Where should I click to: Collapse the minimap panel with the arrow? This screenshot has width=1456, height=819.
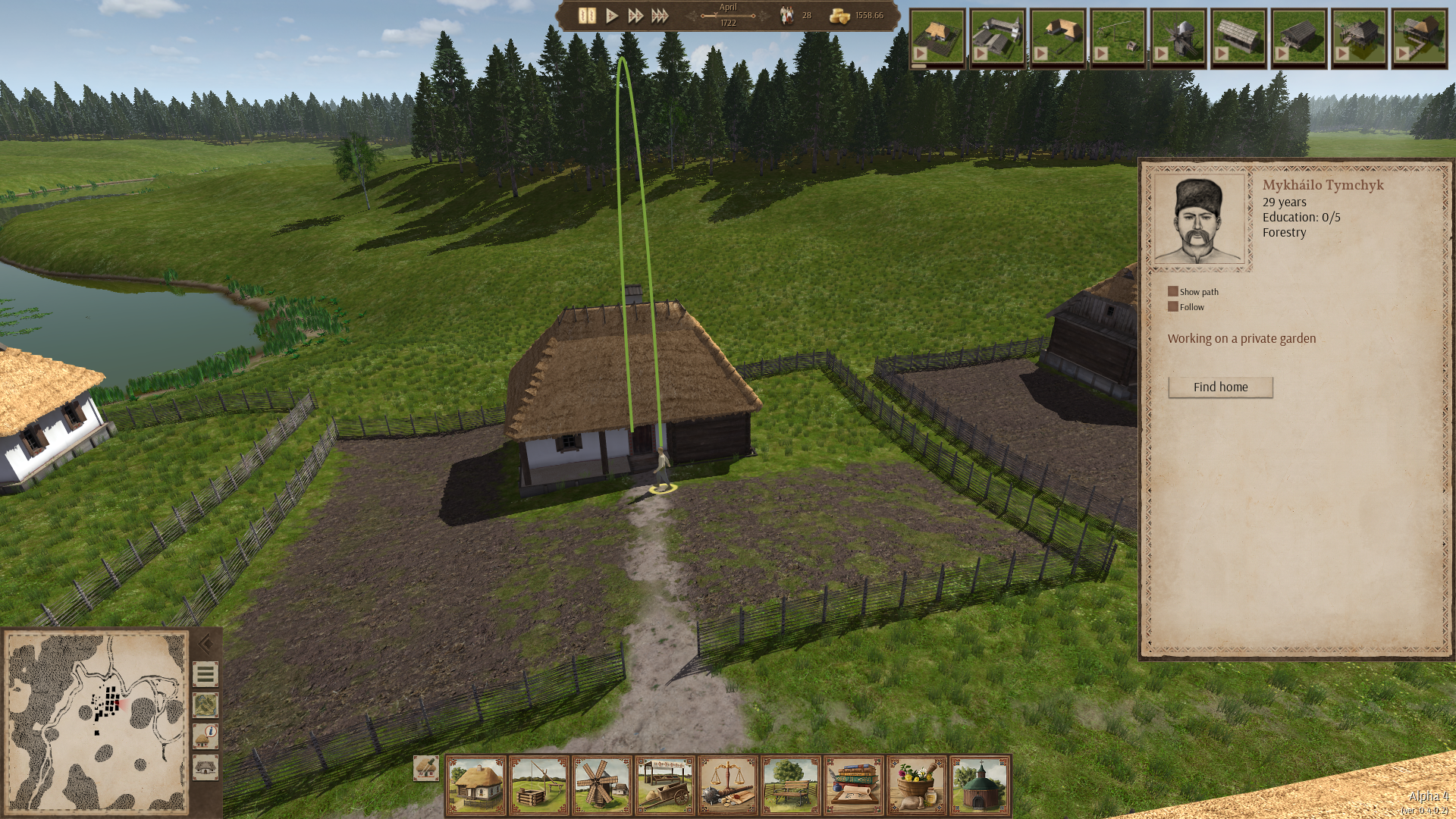205,645
